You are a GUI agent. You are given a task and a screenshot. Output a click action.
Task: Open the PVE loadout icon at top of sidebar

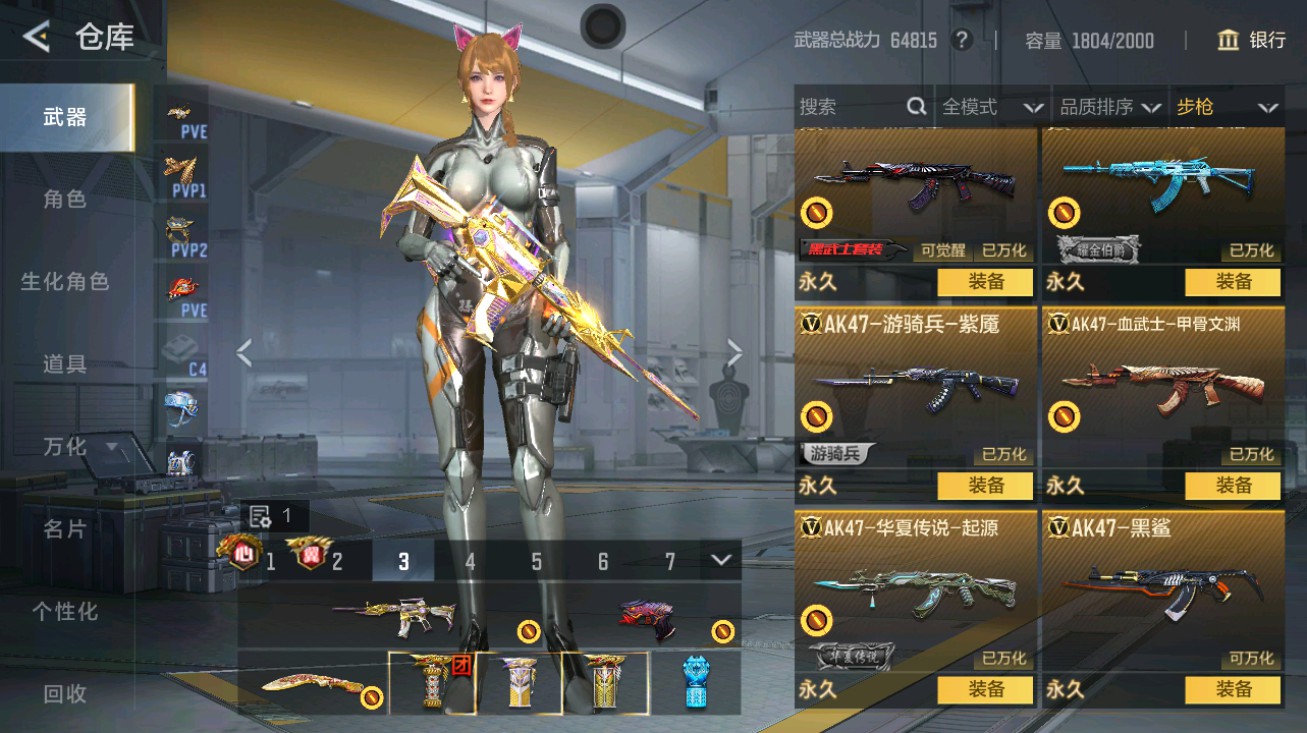coord(184,115)
